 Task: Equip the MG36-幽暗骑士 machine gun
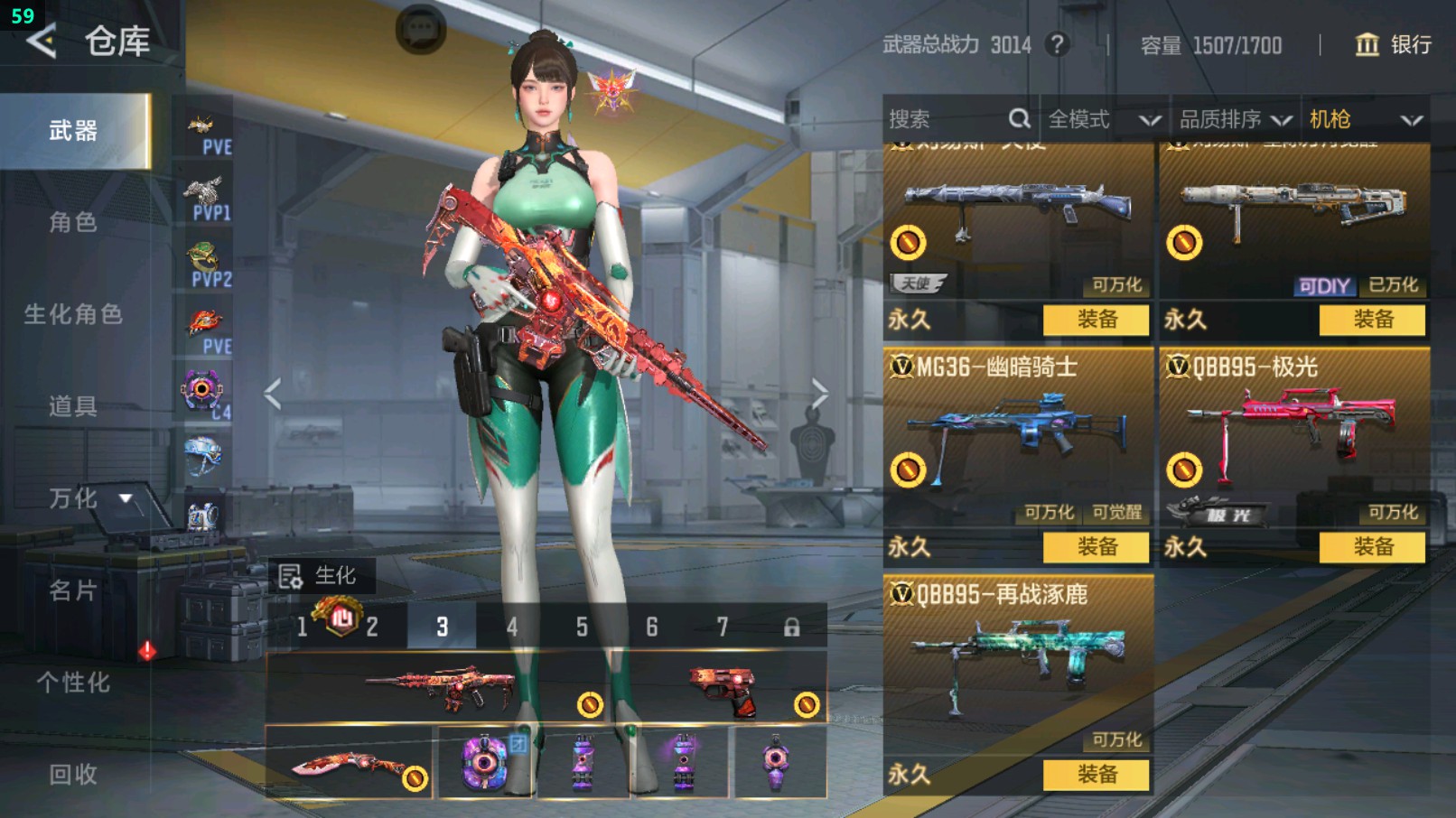point(1097,547)
